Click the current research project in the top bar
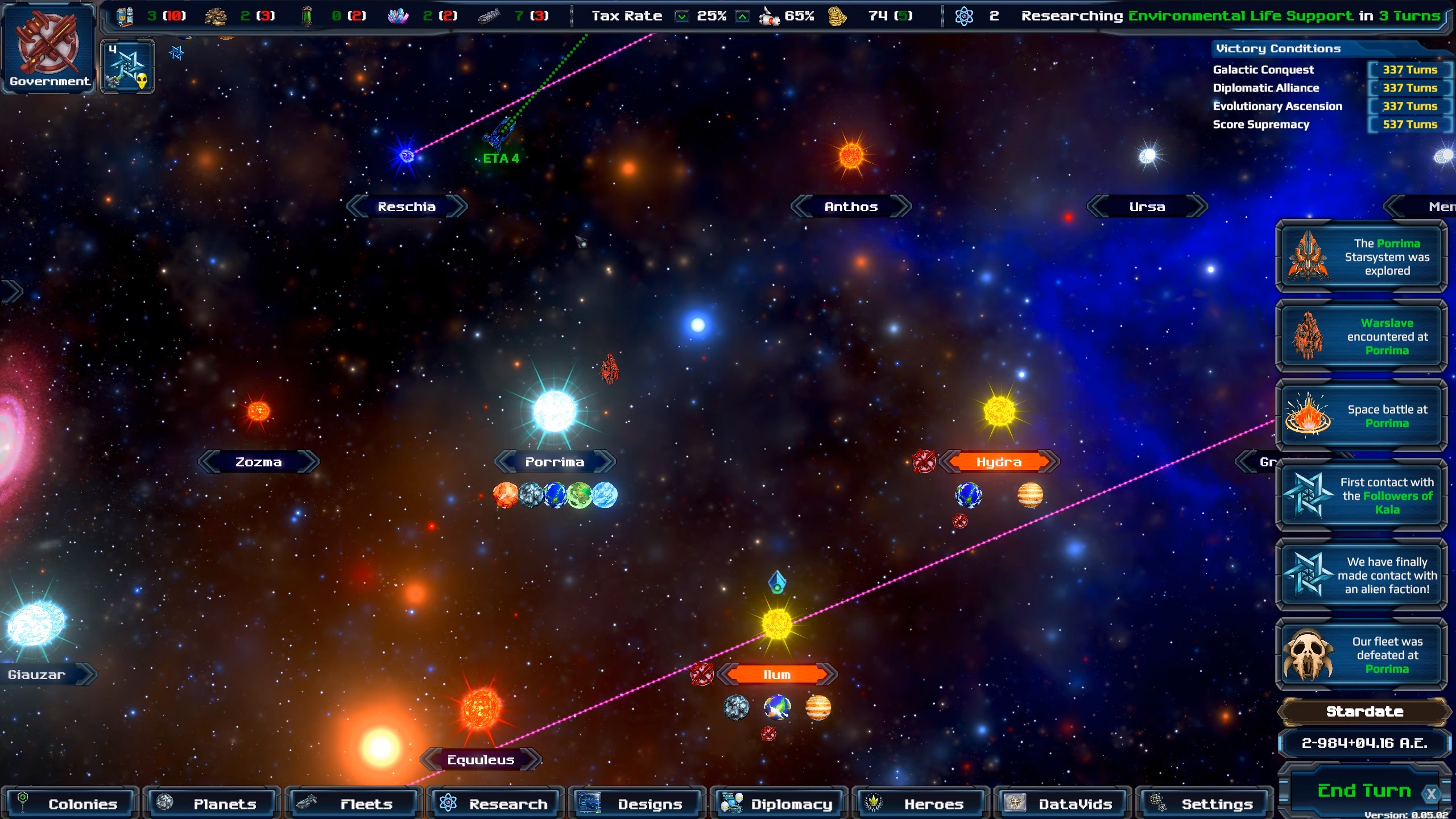 (1240, 16)
